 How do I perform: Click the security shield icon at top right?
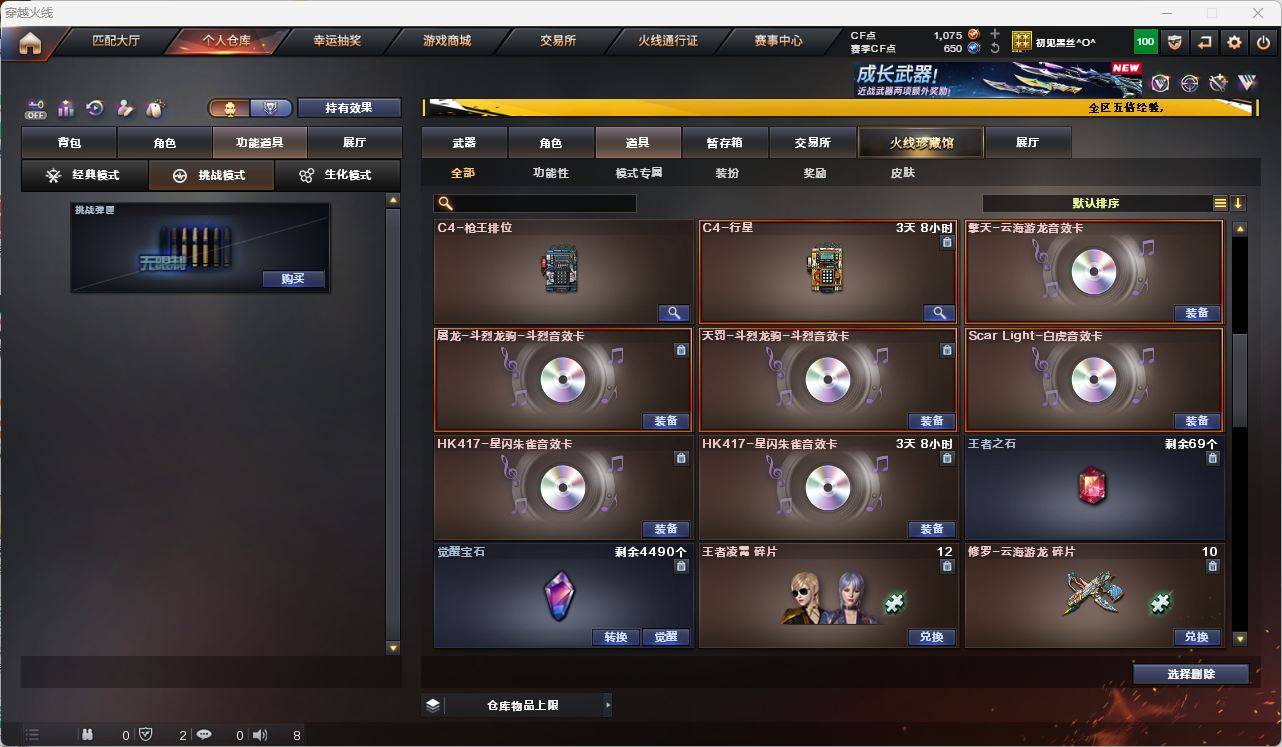tap(1175, 41)
